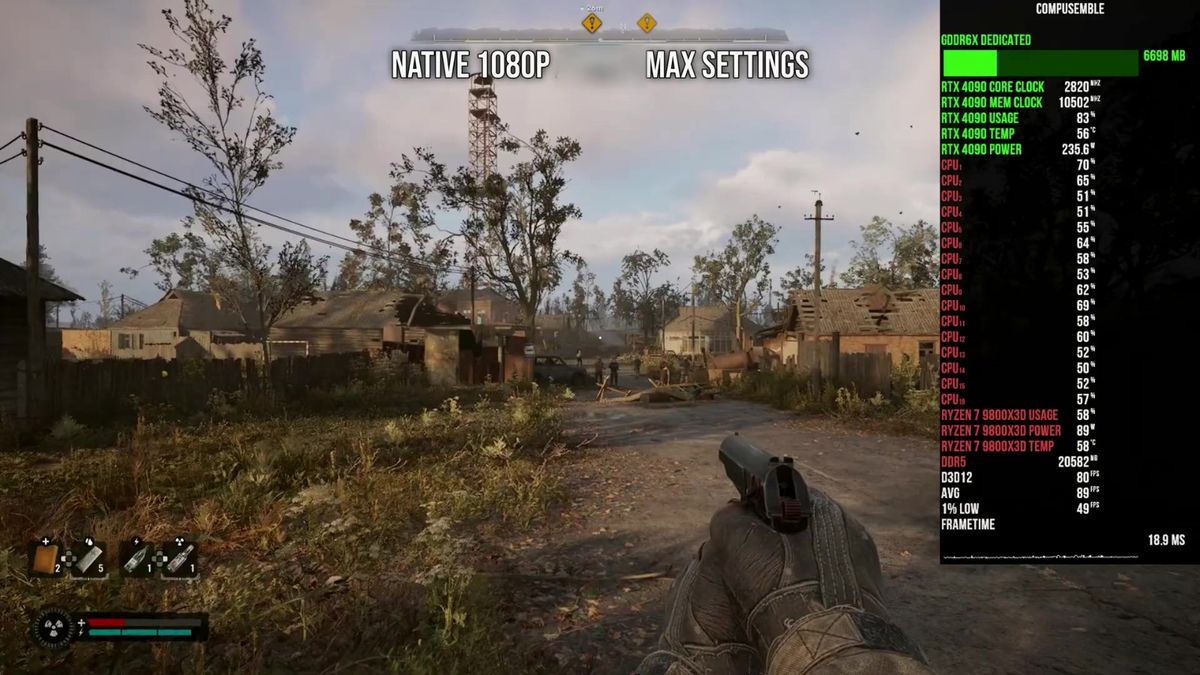The image size is (1200, 675).
Task: Choose the energy drink quick slot
Action: pyautogui.click(x=135, y=558)
